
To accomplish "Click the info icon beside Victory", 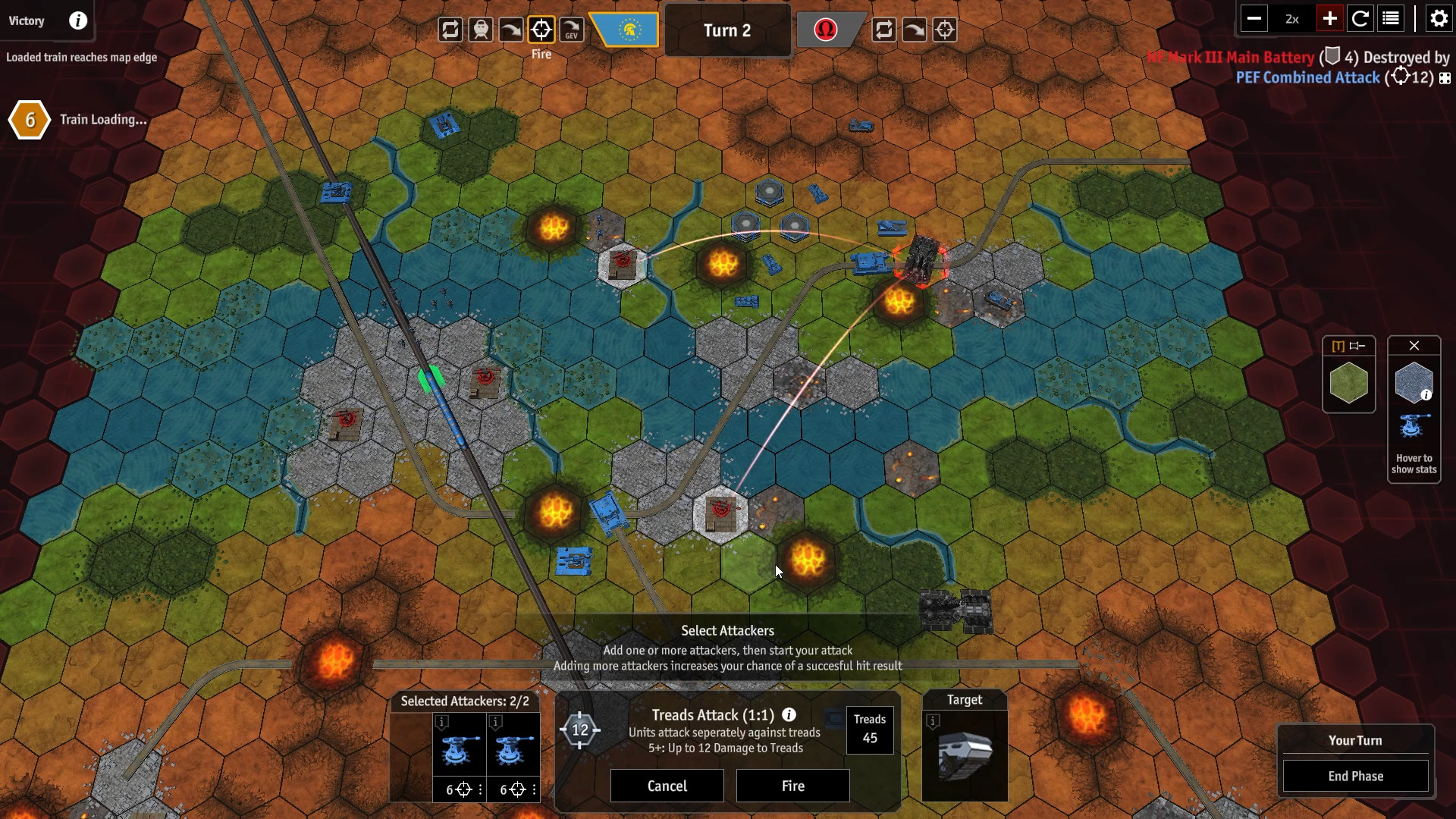I will click(77, 20).
